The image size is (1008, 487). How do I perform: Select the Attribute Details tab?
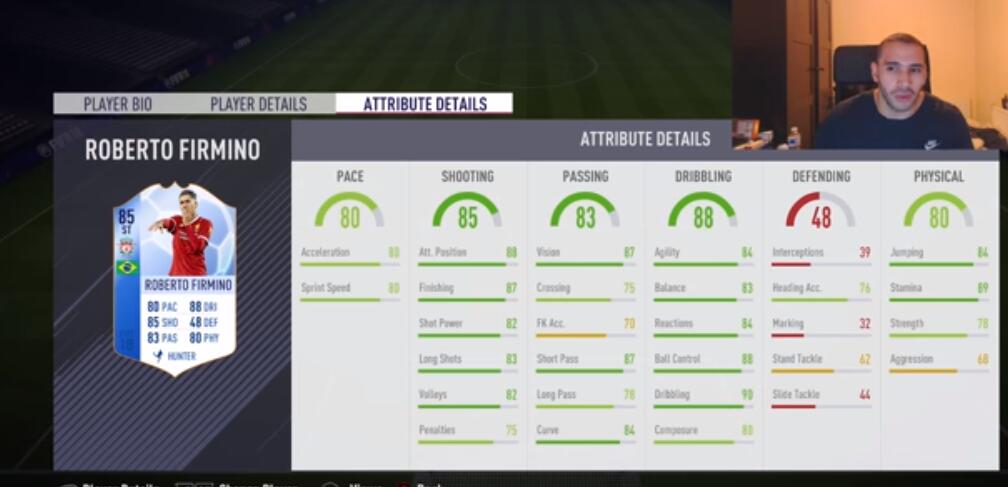point(424,104)
